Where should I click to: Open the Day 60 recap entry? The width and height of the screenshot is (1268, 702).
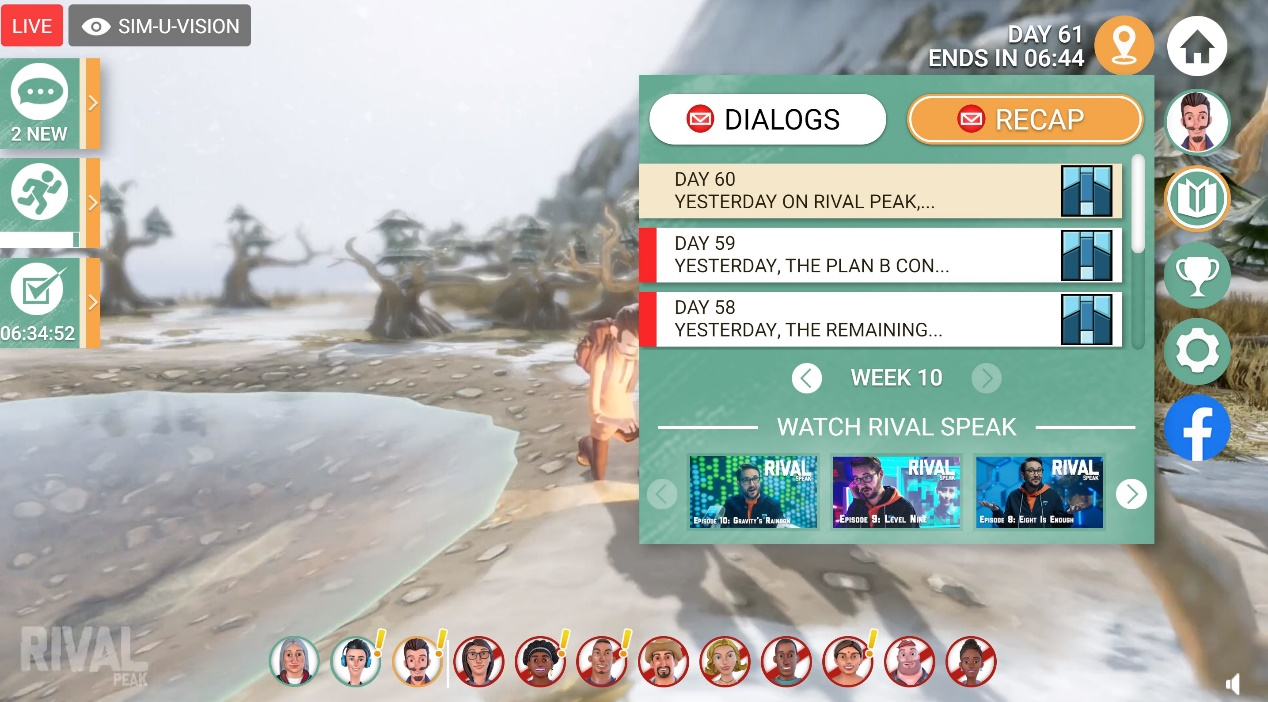point(880,191)
